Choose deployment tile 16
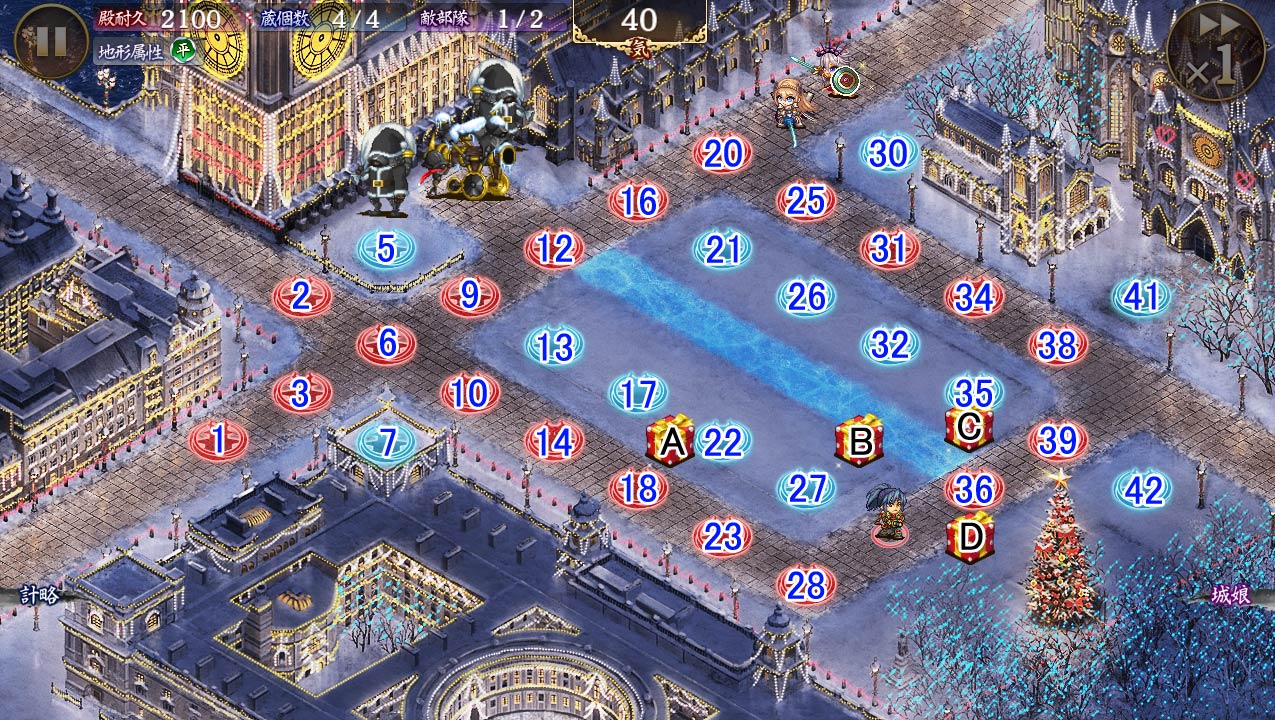 pyautogui.click(x=638, y=202)
